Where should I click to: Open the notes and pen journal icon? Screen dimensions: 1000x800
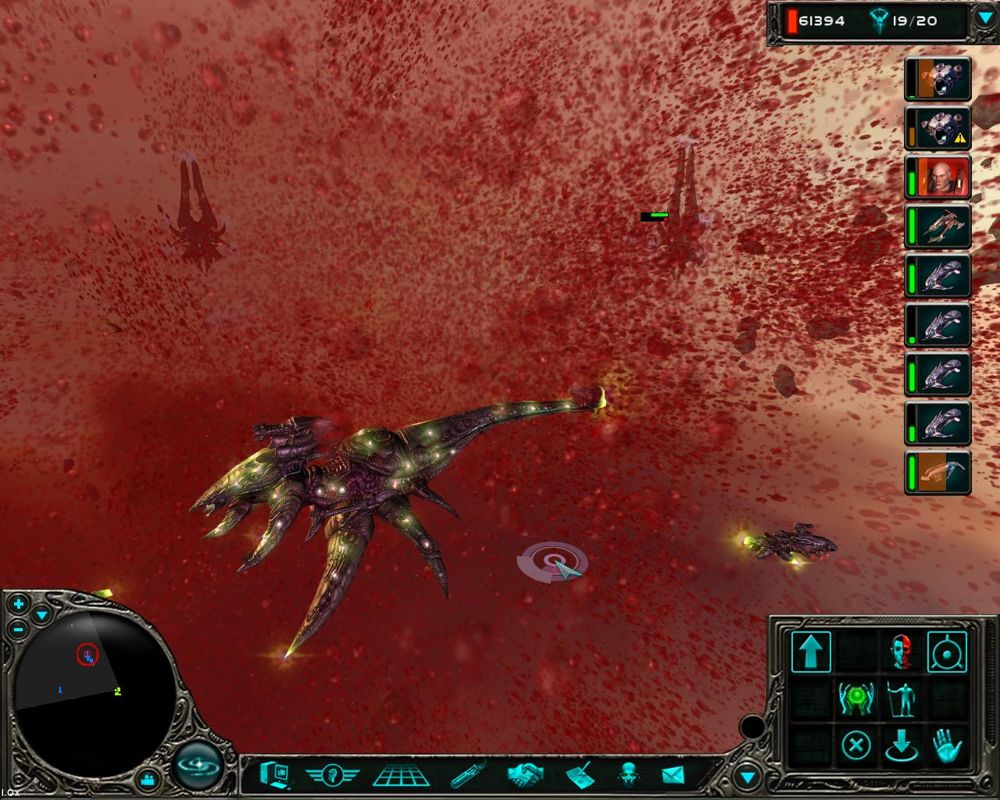click(579, 775)
